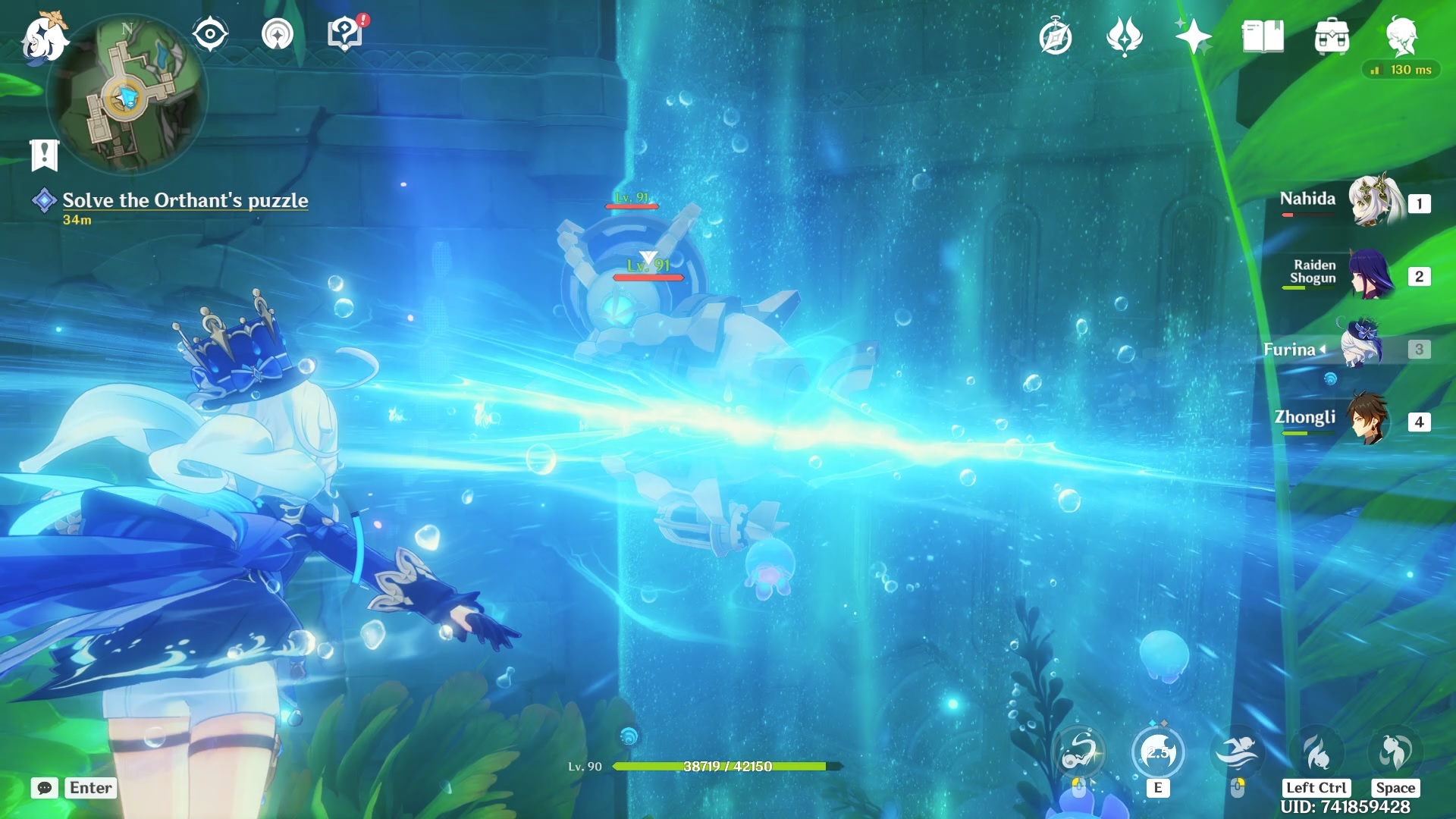1456x819 pixels.
Task: Click the multi-target missions radar icon
Action: pos(278,34)
